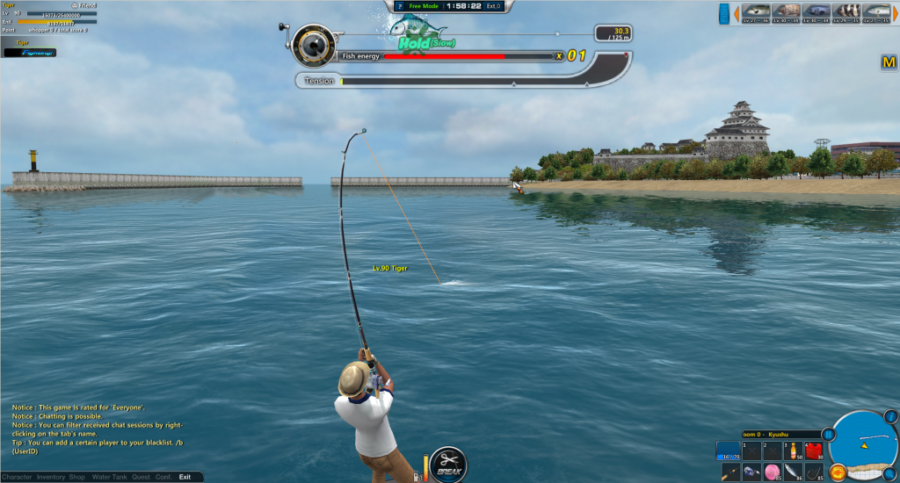Click the Exit menu entry

(185, 477)
